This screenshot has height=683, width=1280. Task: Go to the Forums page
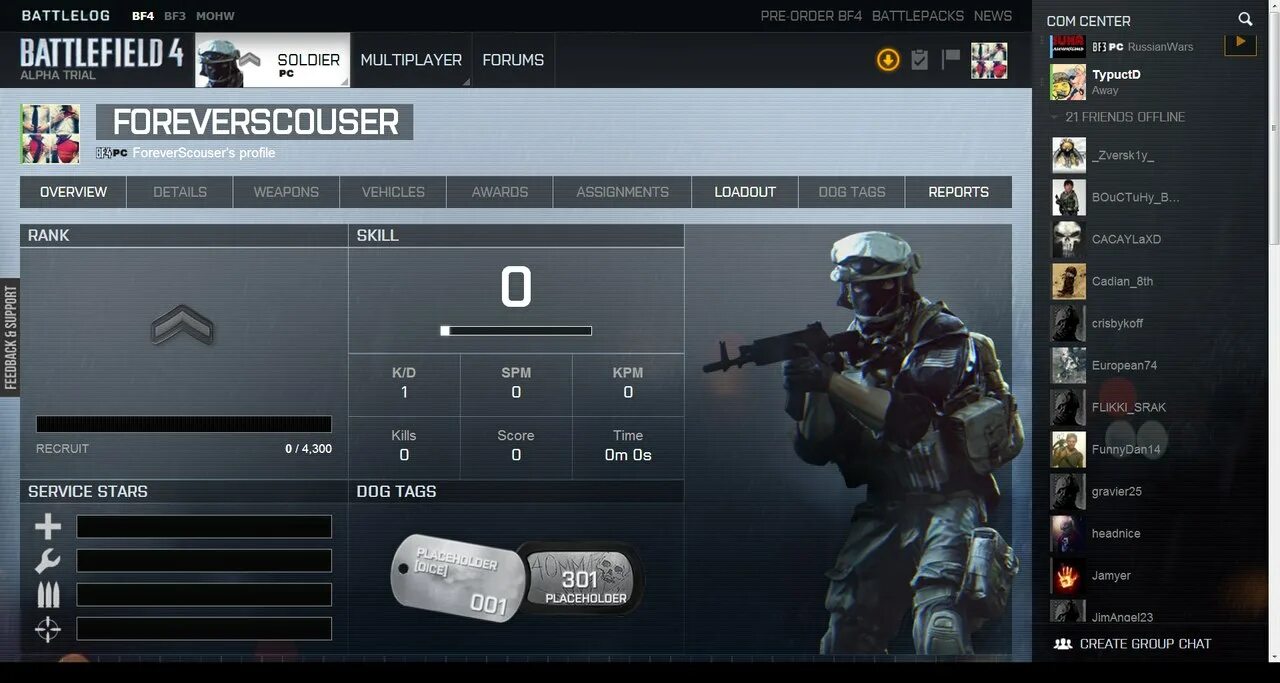(513, 60)
